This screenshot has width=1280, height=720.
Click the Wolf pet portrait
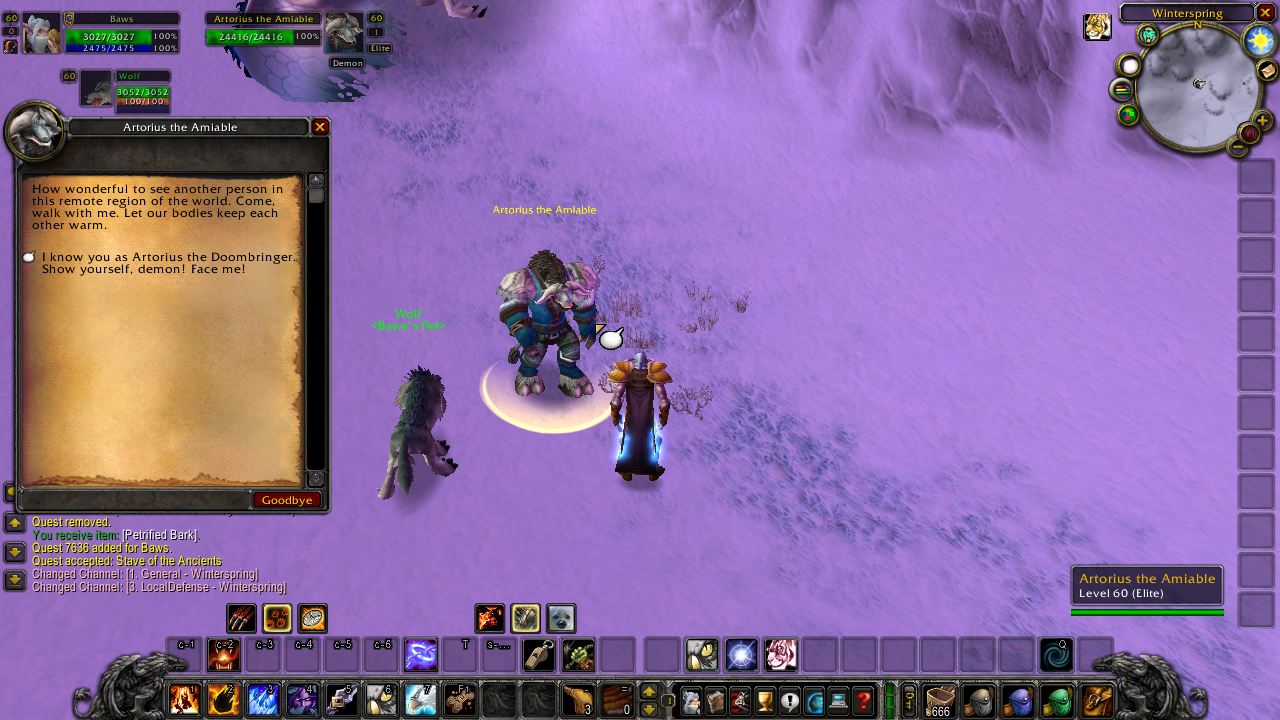97,88
